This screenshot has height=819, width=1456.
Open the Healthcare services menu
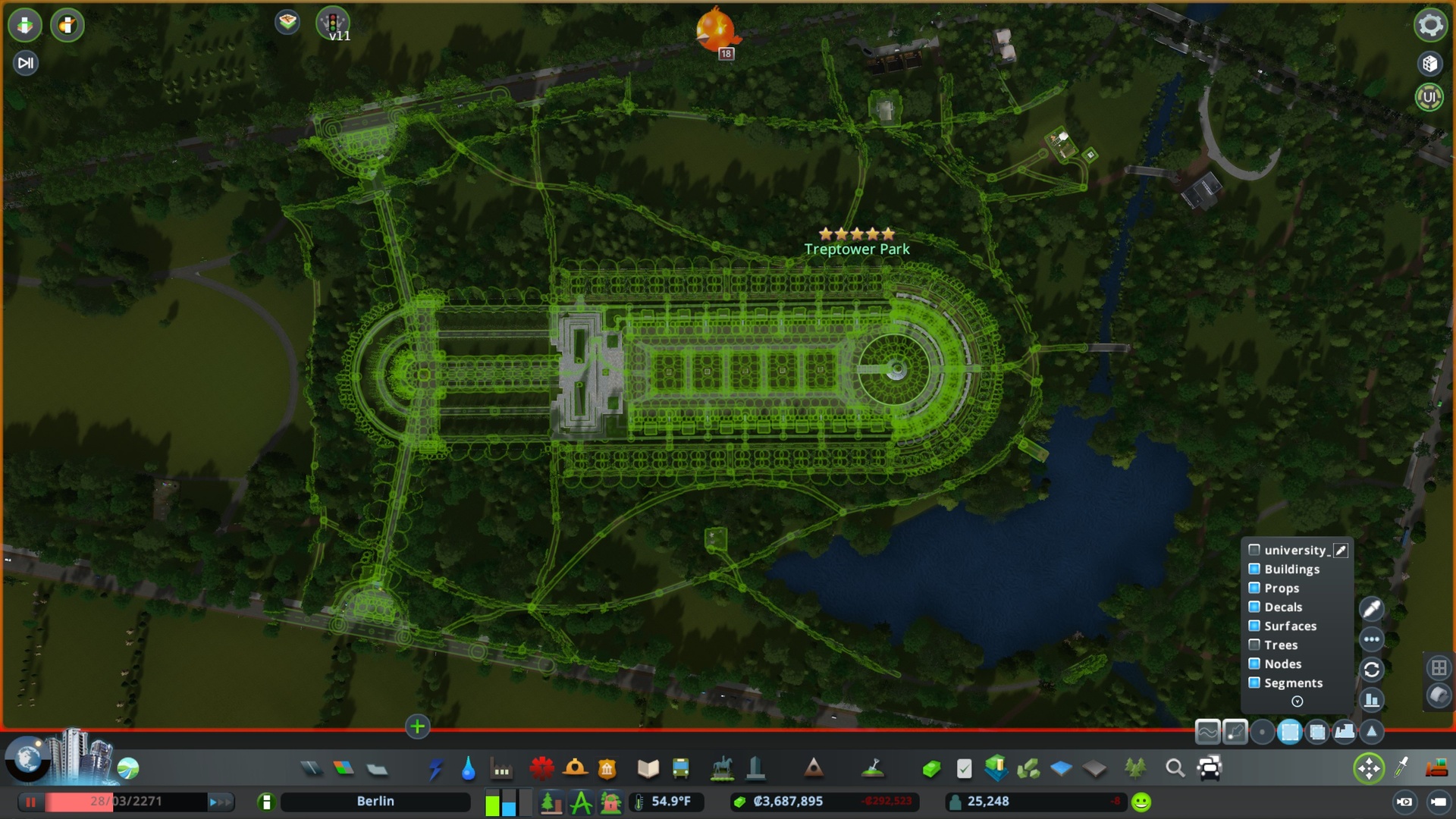(x=540, y=767)
